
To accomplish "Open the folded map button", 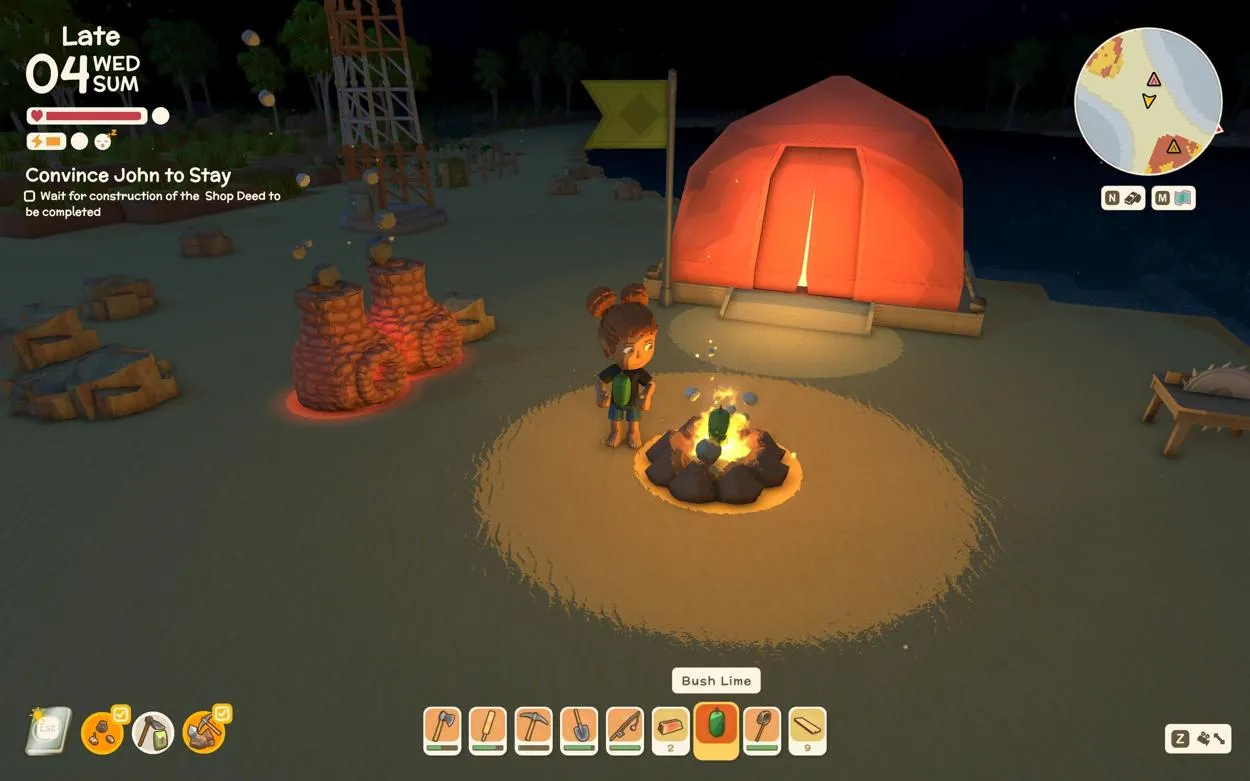I will (x=1173, y=198).
